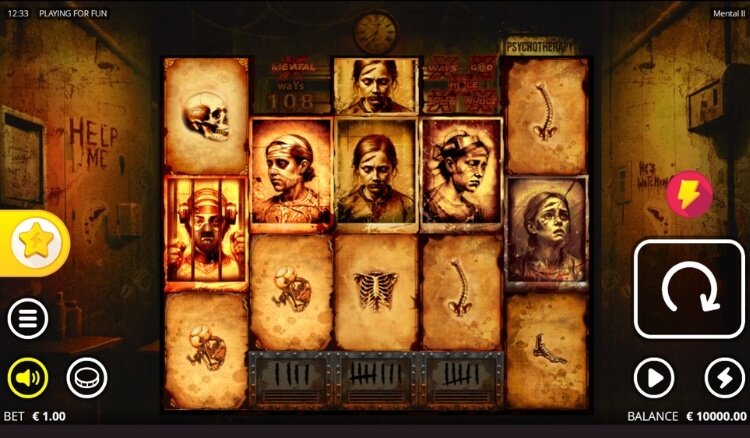The image size is (750, 438).
Task: Spin the reels with the large spin button
Action: pyautogui.click(x=689, y=289)
